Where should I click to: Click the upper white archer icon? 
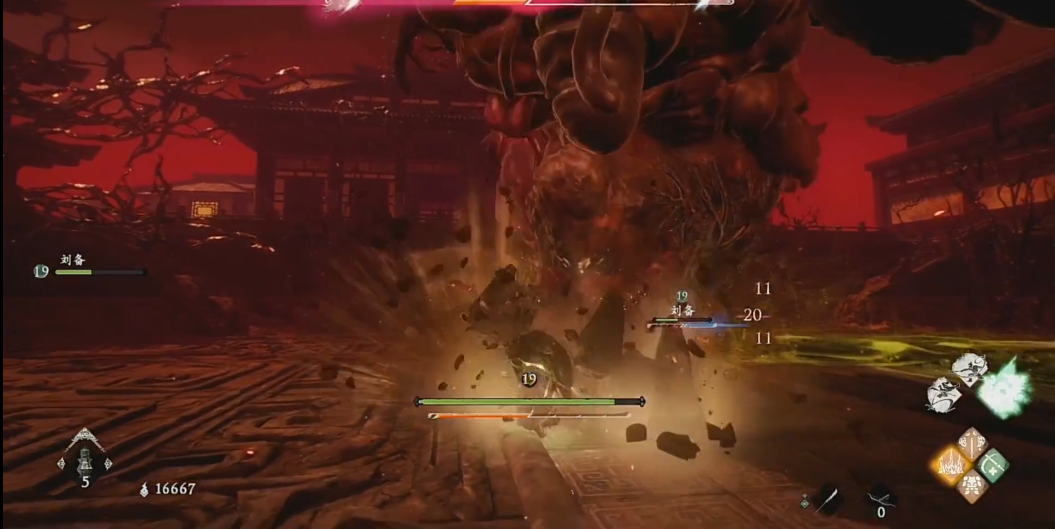(968, 368)
